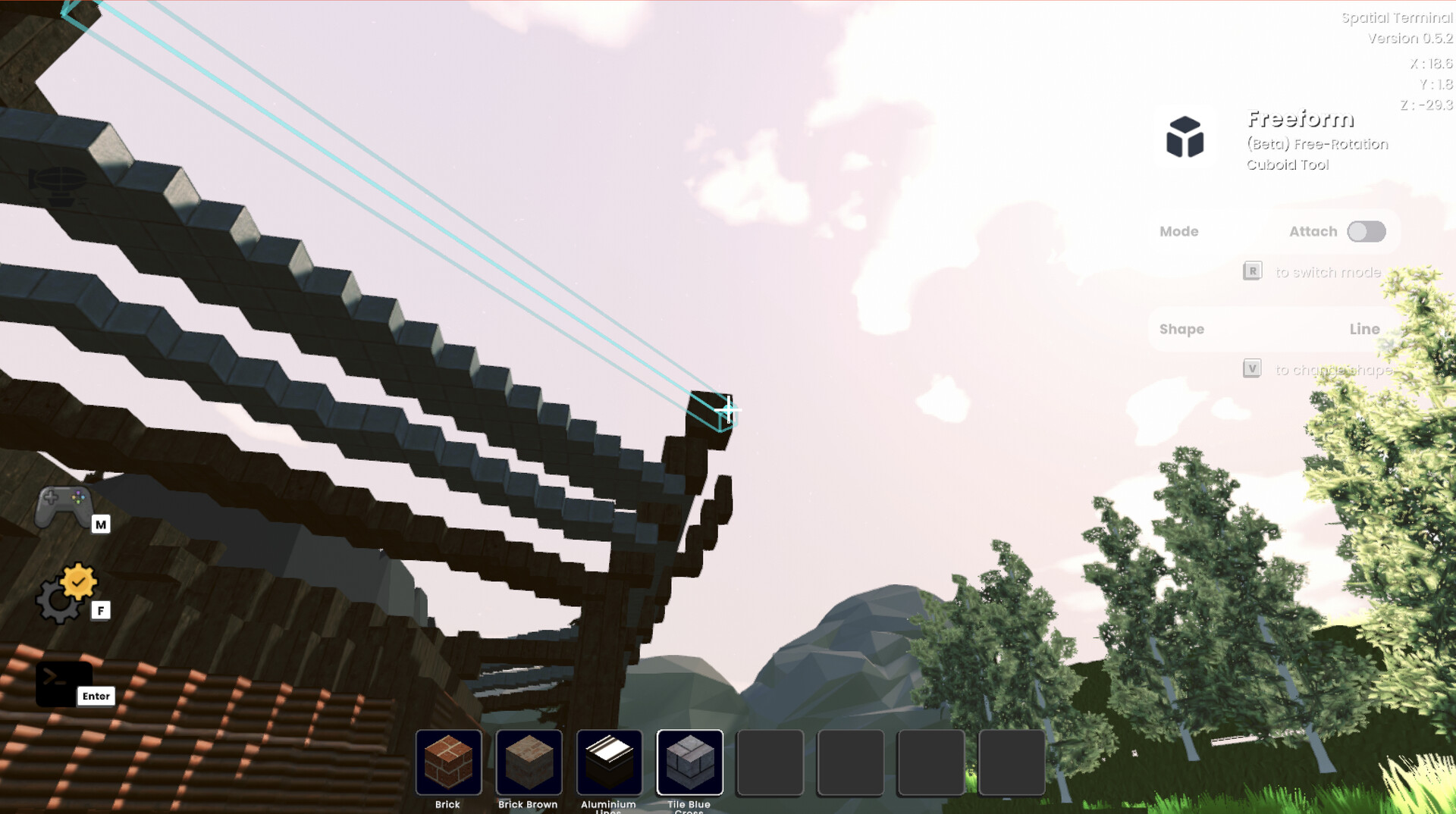Open the command terminal icon
The height and width of the screenshot is (814, 1456).
(x=64, y=682)
